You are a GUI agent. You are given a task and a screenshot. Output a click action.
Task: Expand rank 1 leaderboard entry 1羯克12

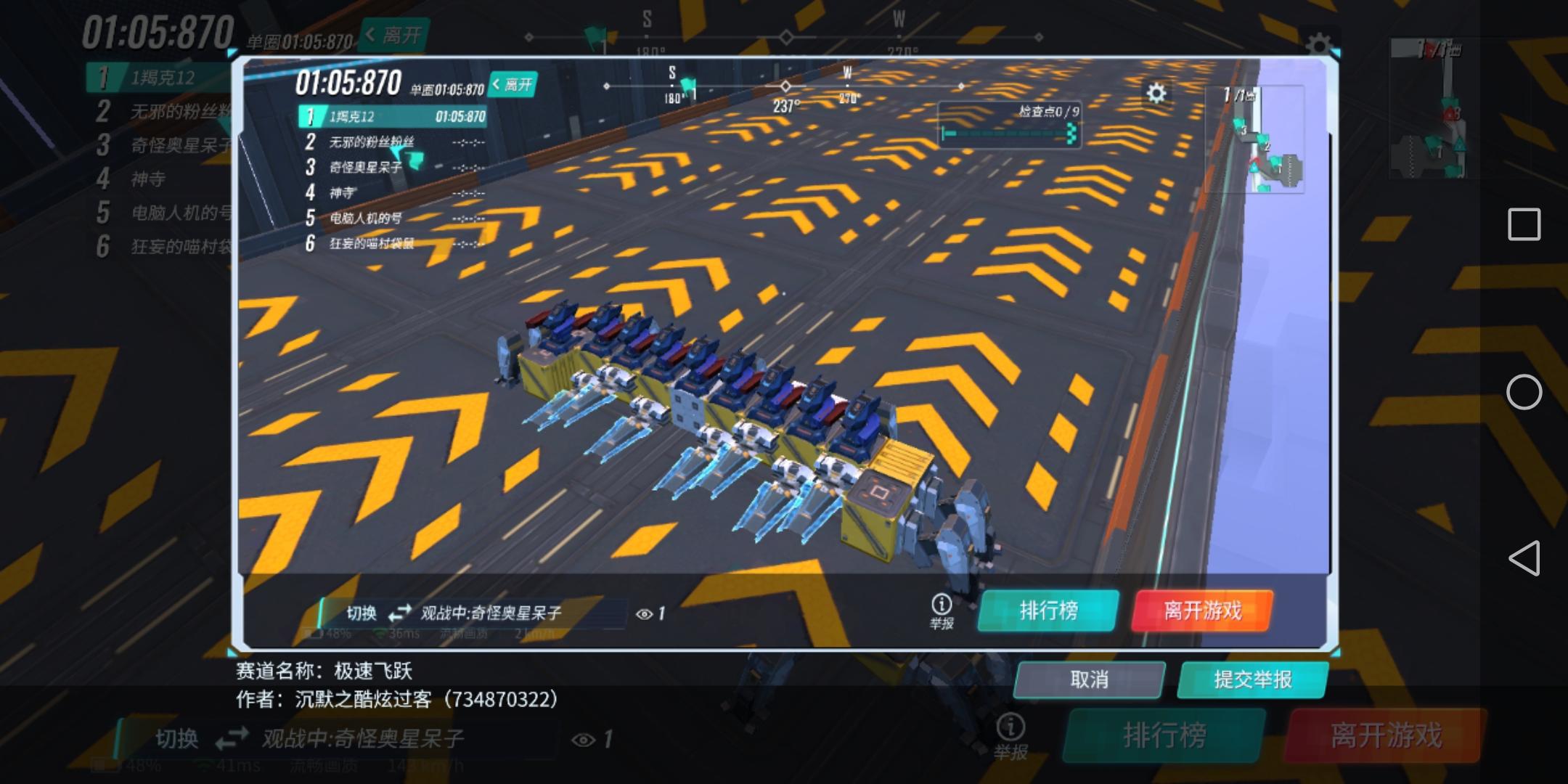[392, 115]
